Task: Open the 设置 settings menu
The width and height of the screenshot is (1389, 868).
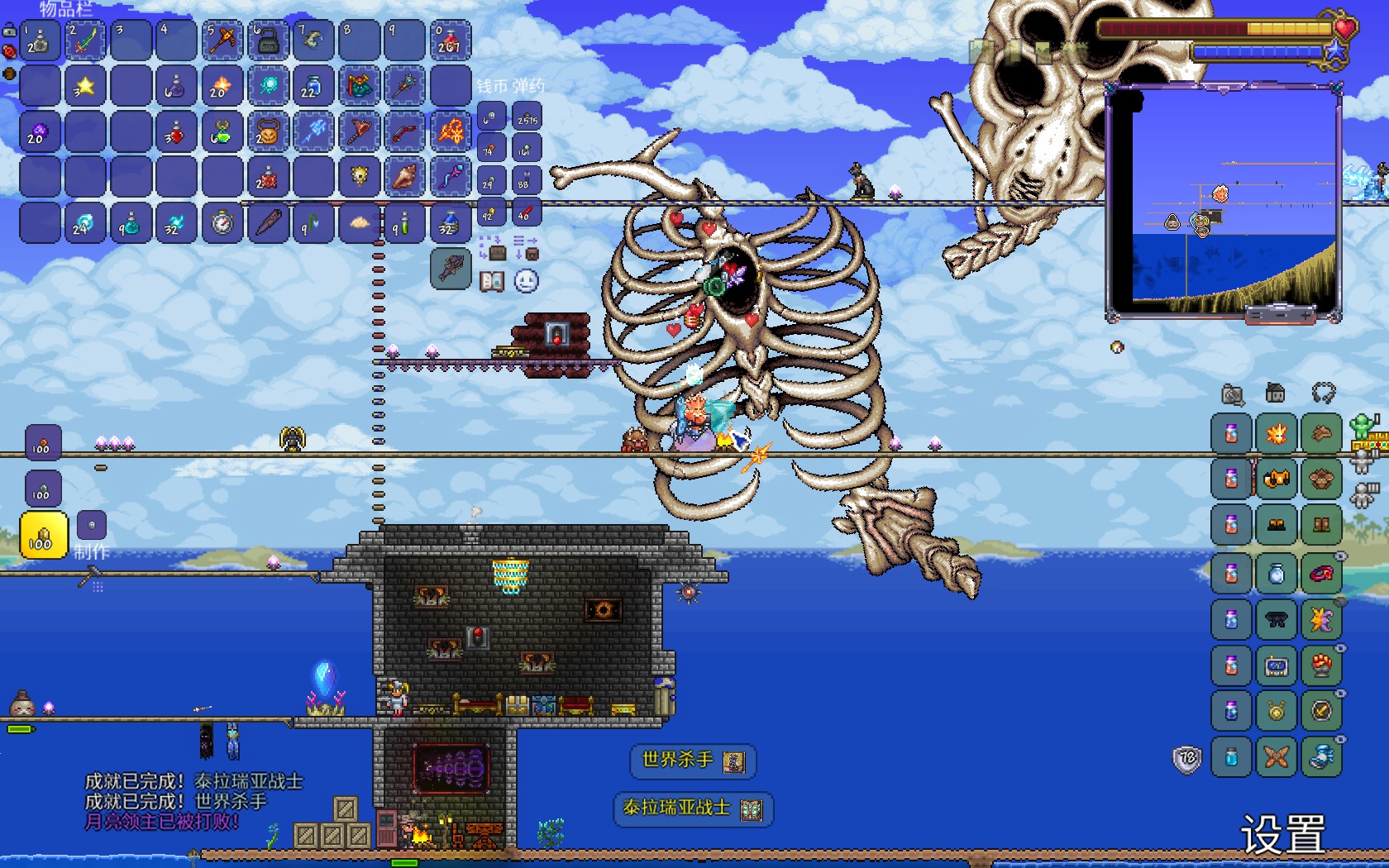Action: tap(1282, 833)
